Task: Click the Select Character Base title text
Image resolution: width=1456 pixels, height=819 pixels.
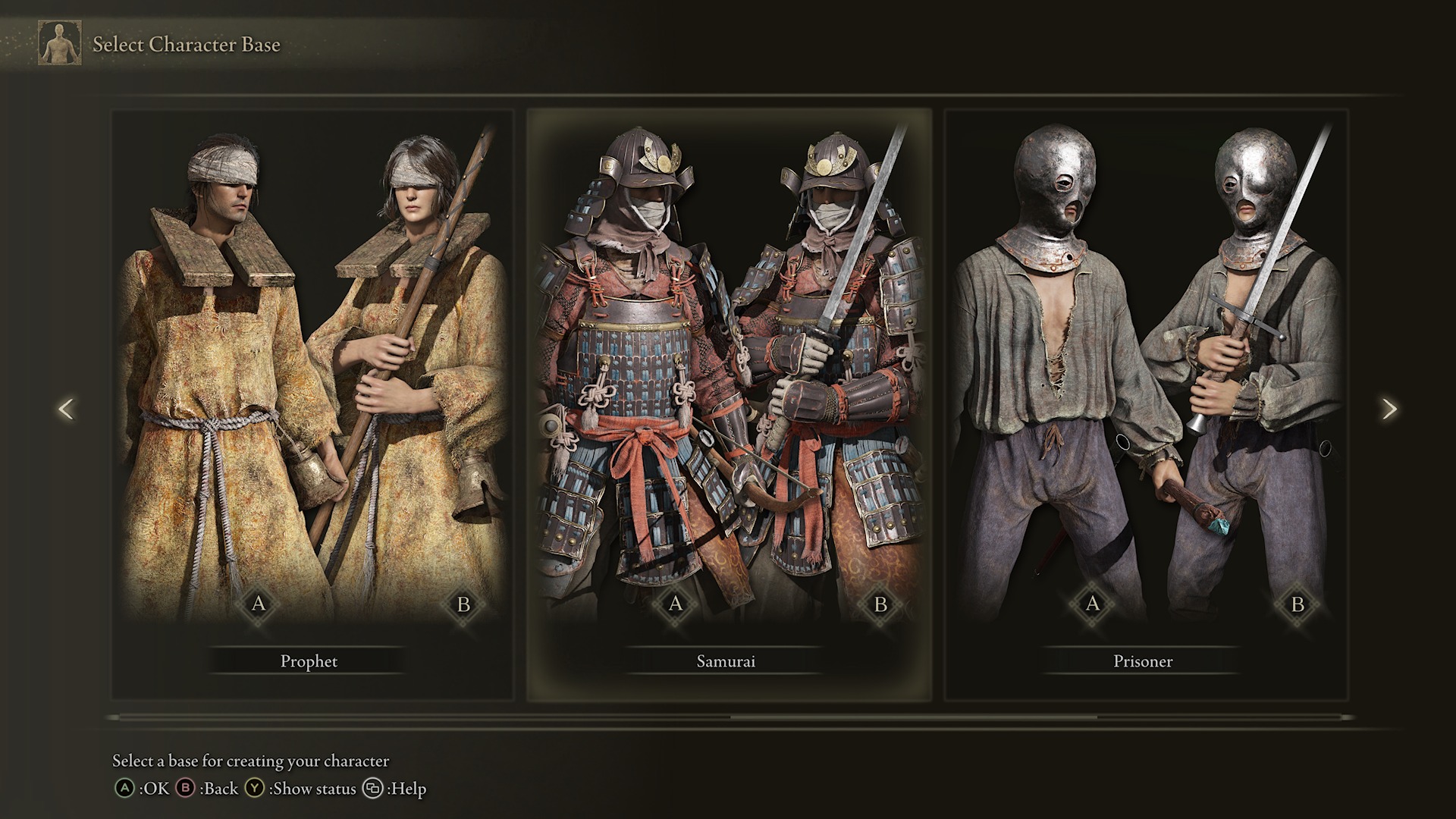Action: click(x=187, y=45)
